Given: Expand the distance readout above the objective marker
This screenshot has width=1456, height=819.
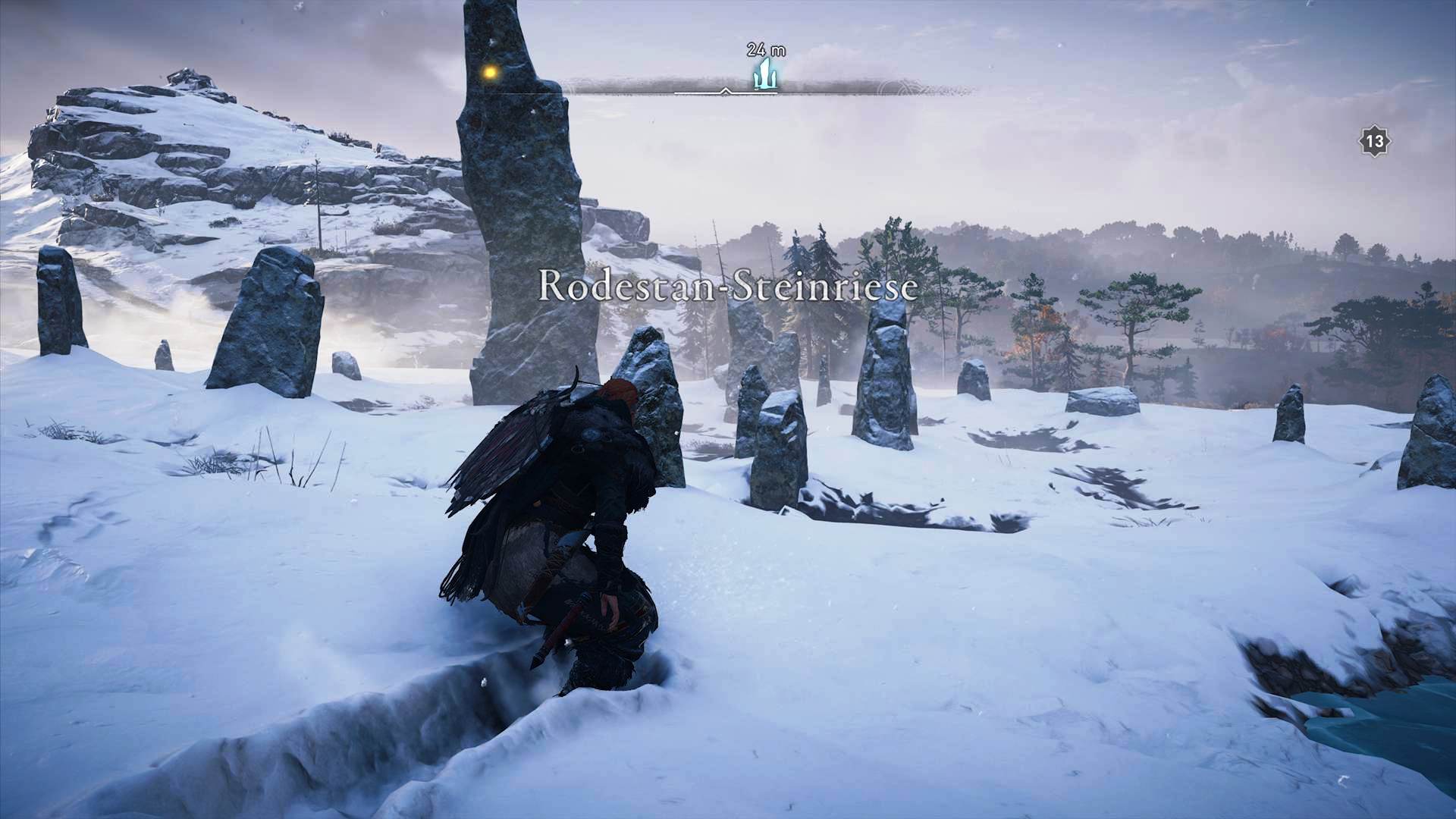Looking at the screenshot, I should [x=764, y=50].
